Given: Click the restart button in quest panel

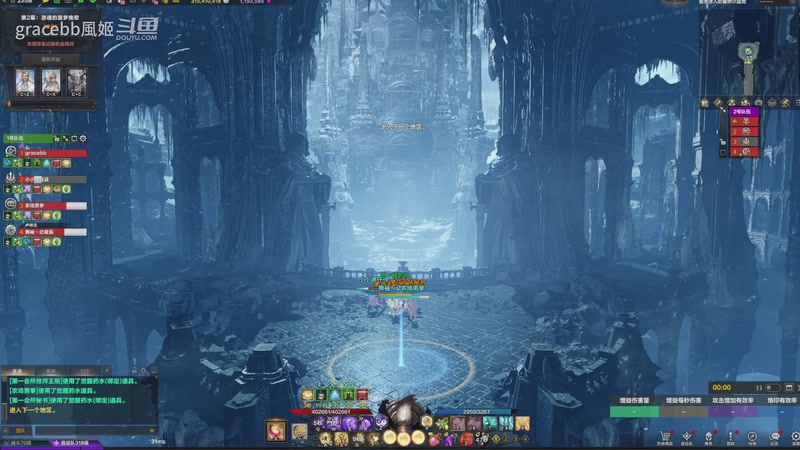Looking at the screenshot, I should tap(51, 59).
